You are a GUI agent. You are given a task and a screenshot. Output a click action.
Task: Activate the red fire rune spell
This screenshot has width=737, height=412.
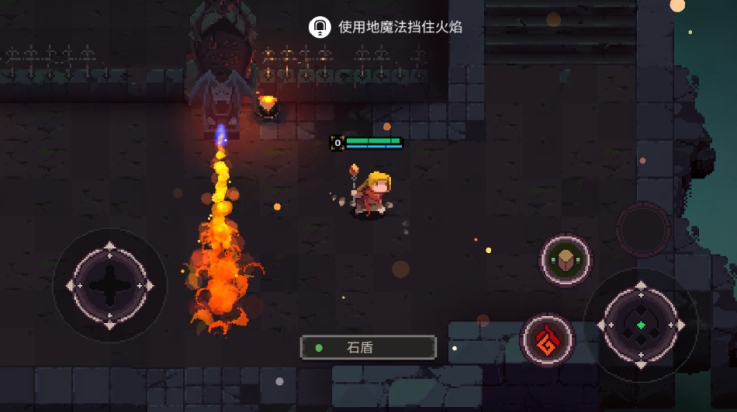point(547,340)
